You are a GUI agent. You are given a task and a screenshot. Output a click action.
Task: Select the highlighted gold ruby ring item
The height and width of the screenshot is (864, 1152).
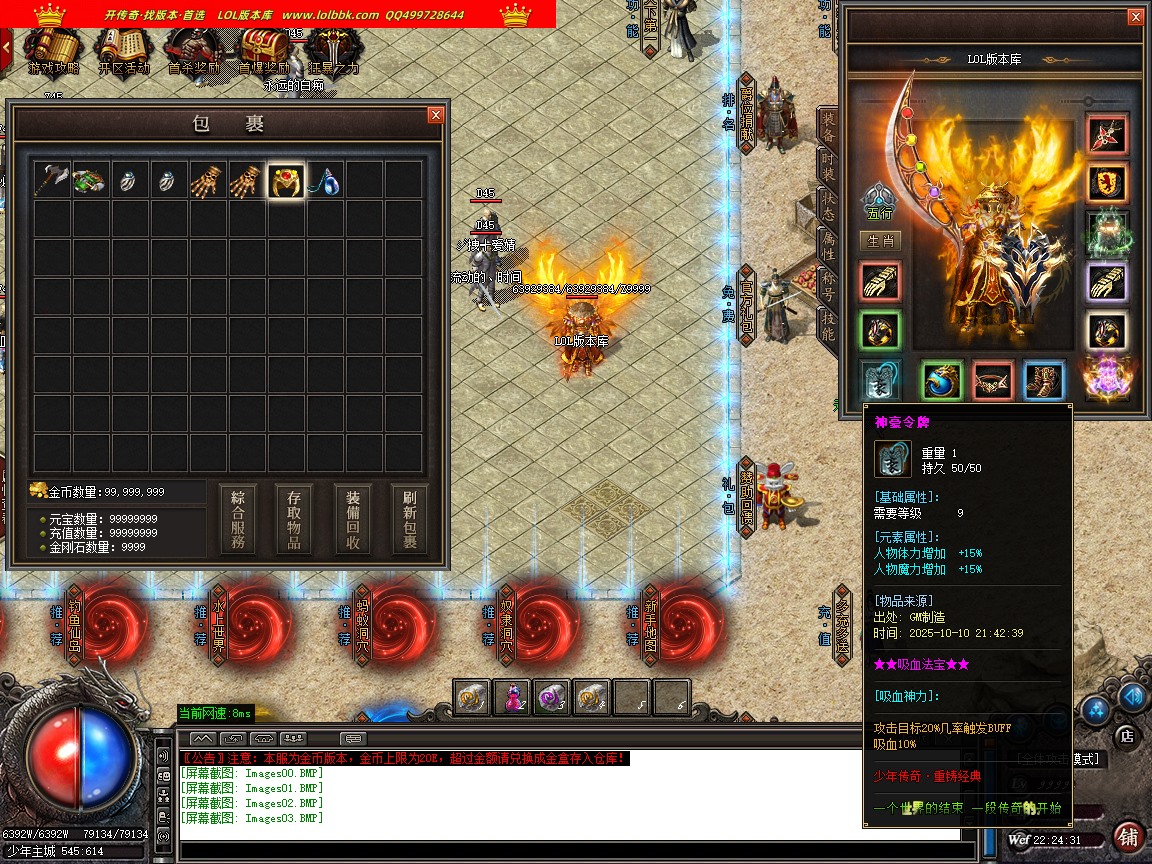tap(286, 180)
